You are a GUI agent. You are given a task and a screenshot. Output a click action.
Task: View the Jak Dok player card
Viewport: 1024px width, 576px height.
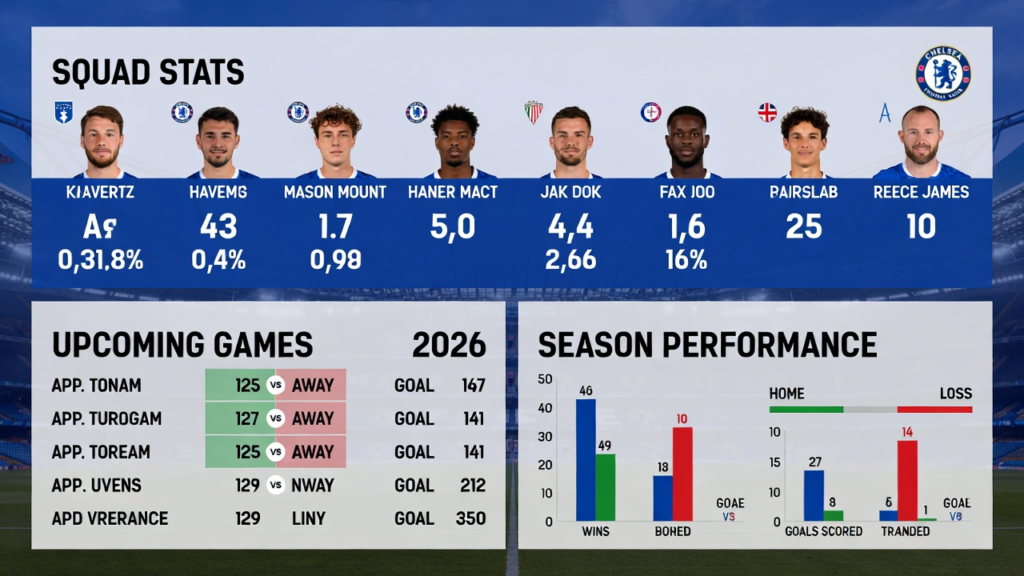[570, 190]
